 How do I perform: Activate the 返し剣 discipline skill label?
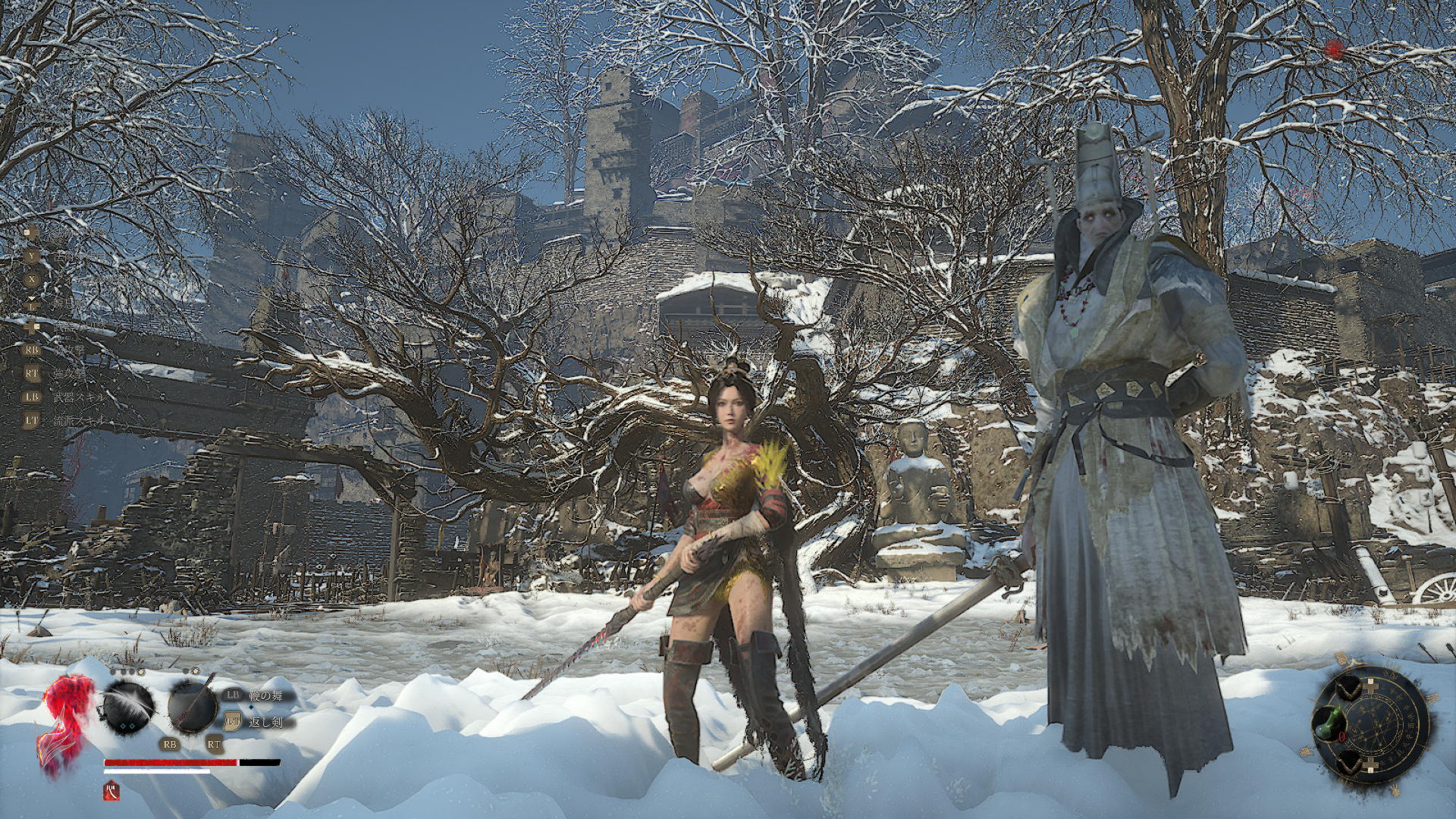265,723
